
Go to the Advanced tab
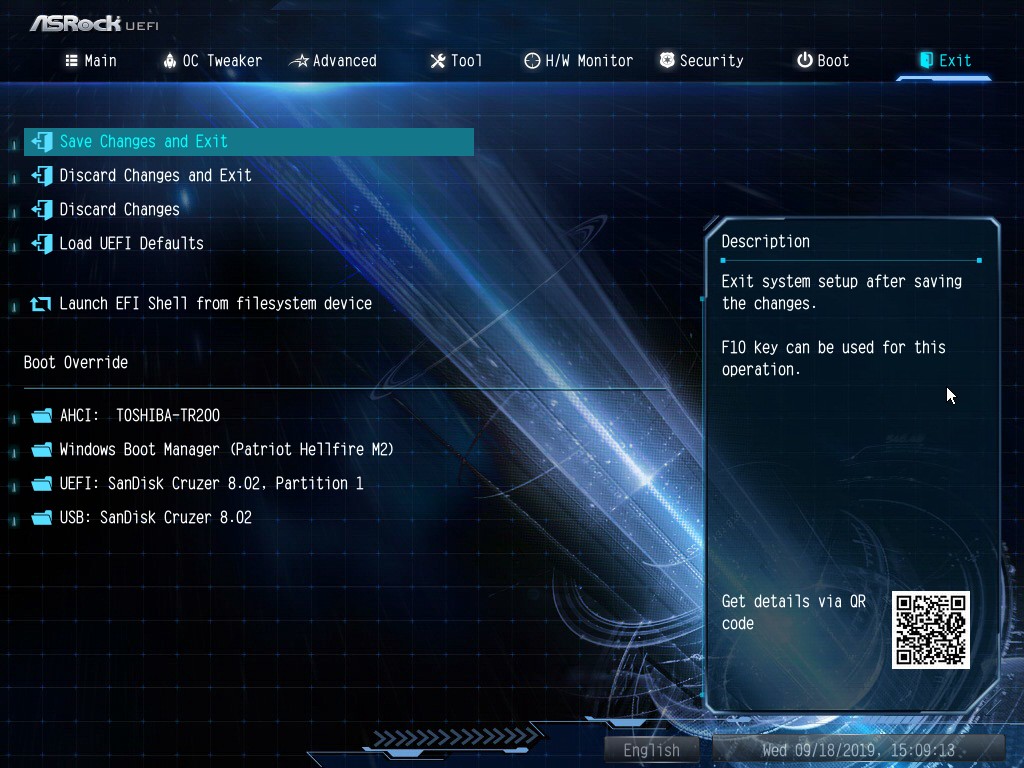coord(333,61)
